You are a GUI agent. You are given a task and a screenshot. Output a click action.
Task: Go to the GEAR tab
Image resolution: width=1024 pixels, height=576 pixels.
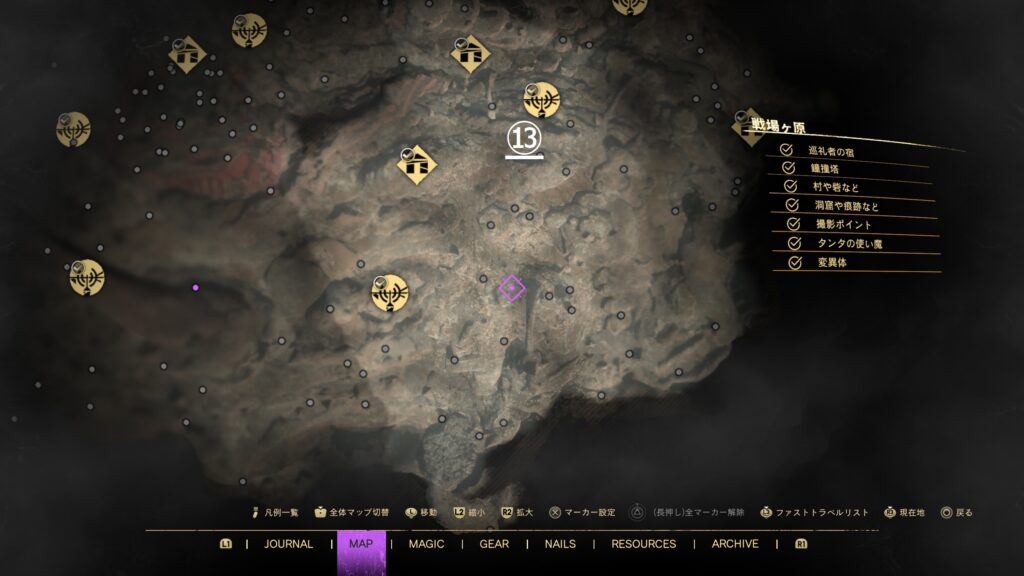pyautogui.click(x=494, y=544)
